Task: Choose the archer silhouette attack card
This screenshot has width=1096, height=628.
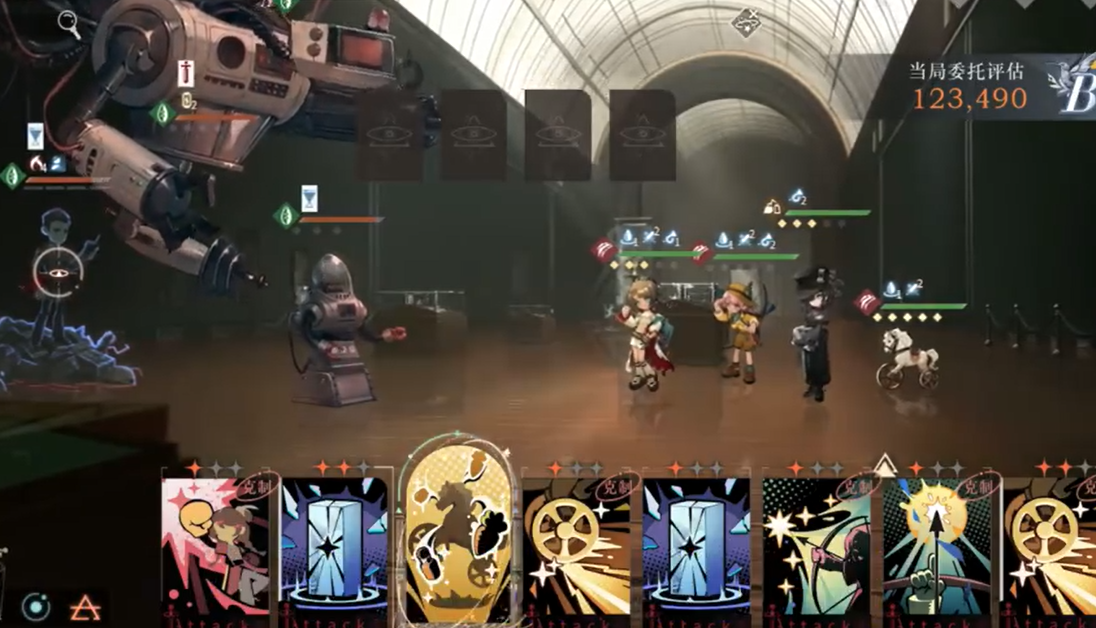Action: coord(816,545)
